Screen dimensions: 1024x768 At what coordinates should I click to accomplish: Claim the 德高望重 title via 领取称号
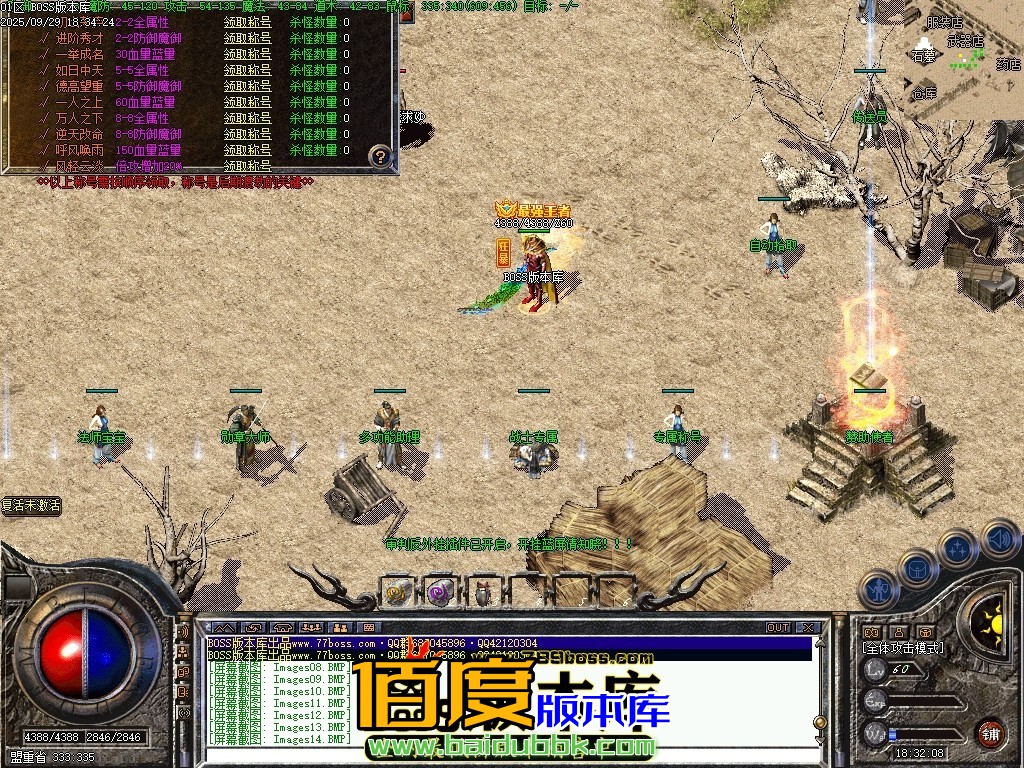pyautogui.click(x=247, y=86)
